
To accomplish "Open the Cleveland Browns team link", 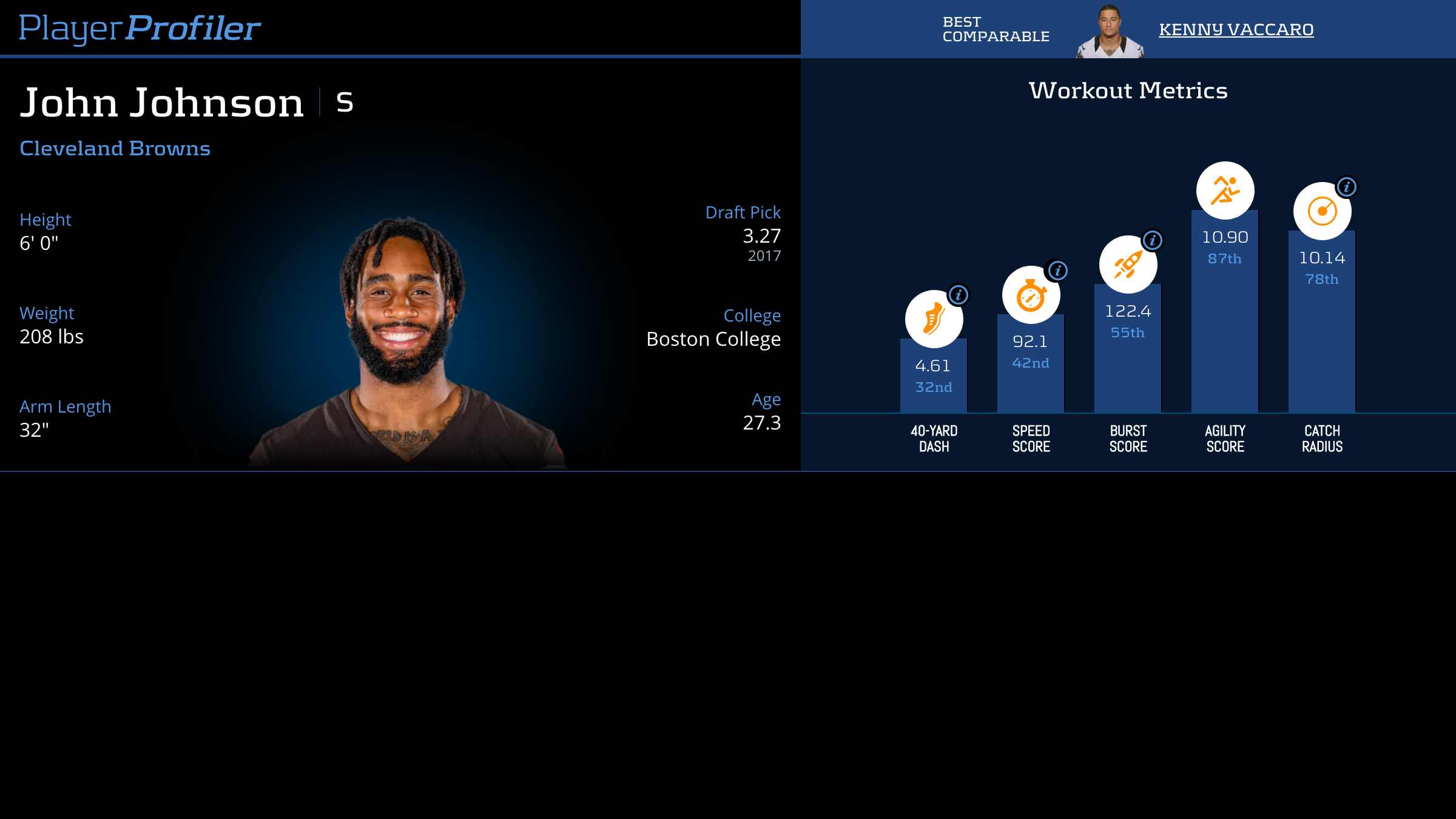I will tap(115, 149).
